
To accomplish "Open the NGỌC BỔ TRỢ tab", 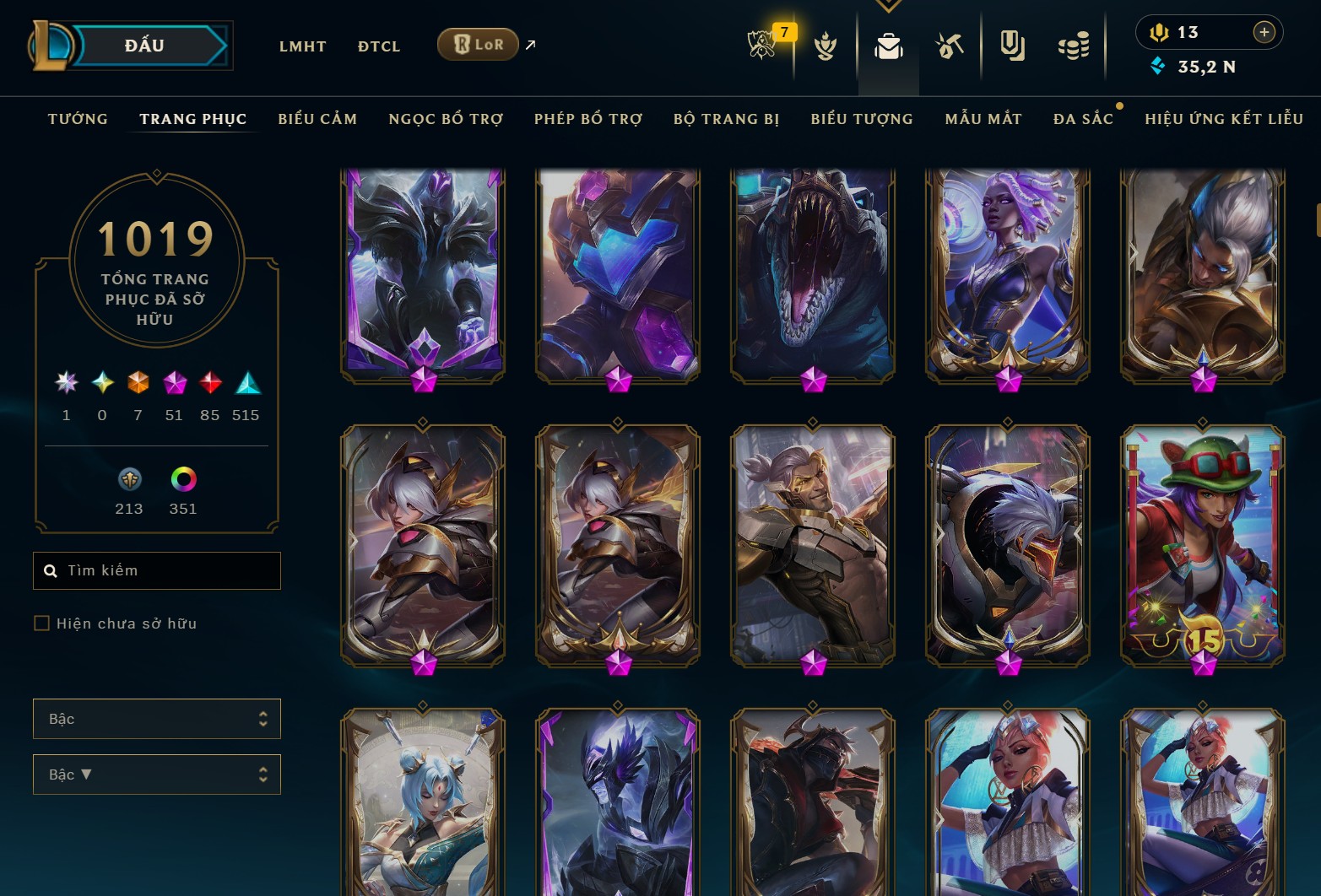I will (x=446, y=119).
